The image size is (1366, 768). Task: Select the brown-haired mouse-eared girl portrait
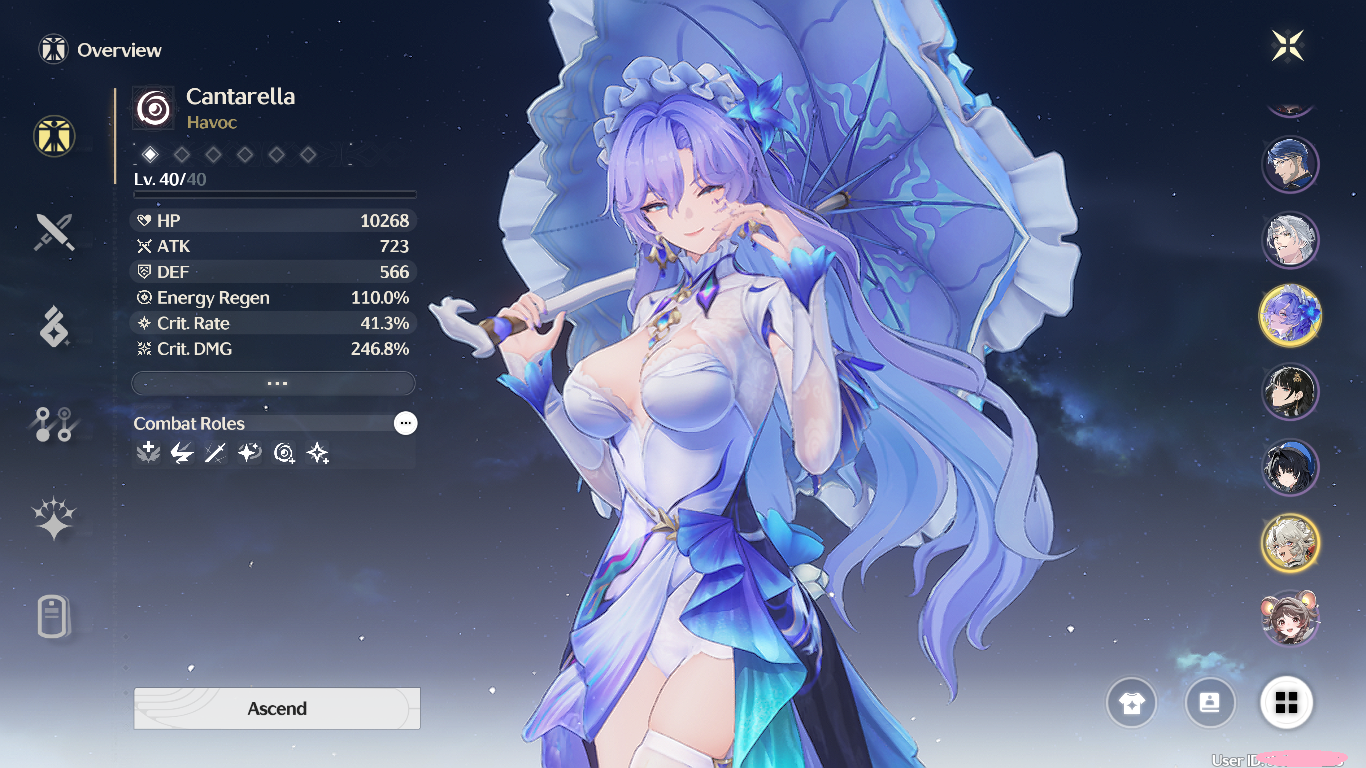1290,618
